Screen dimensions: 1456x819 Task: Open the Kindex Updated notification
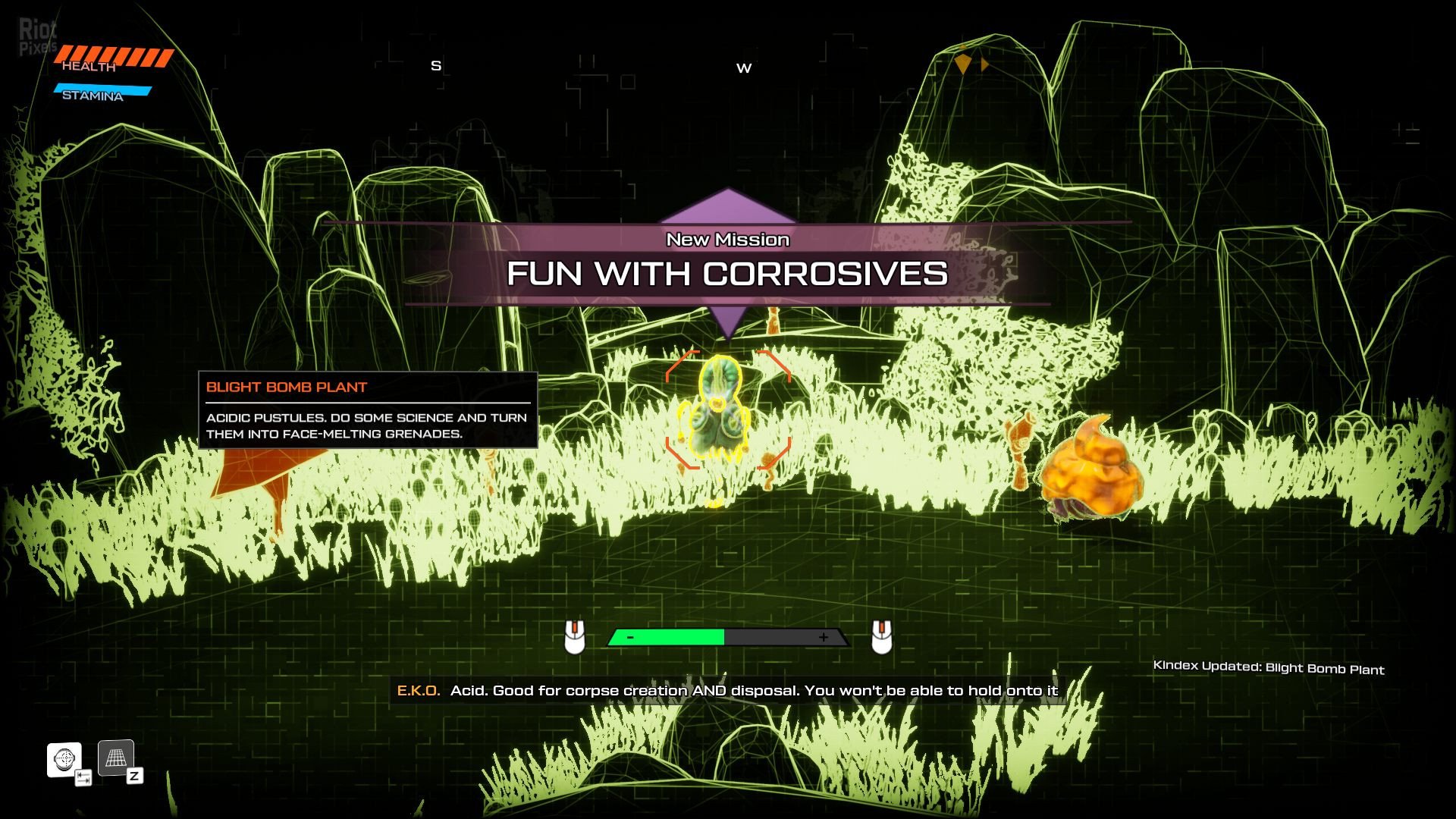1268,667
